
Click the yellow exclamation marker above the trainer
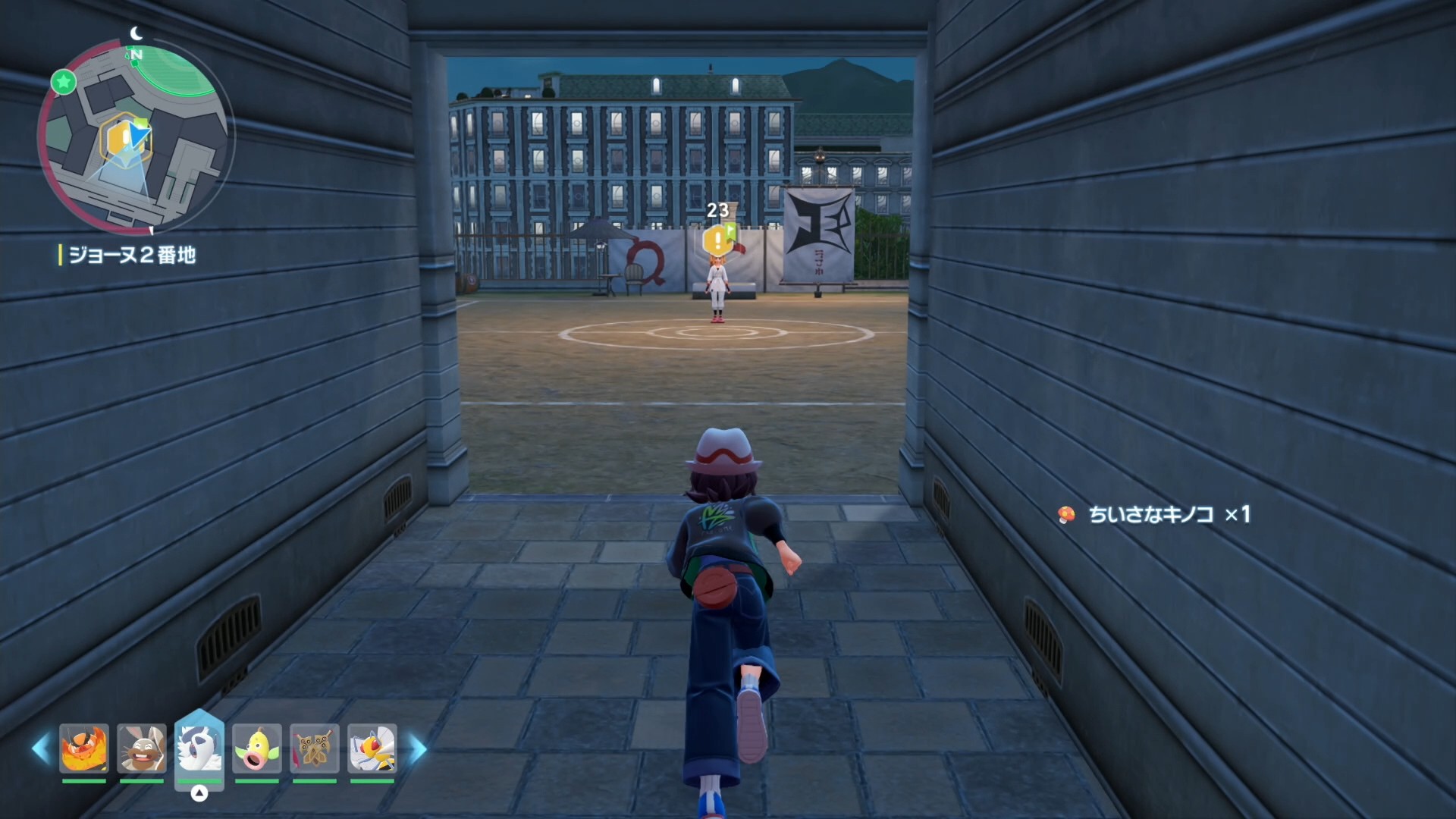tap(717, 241)
